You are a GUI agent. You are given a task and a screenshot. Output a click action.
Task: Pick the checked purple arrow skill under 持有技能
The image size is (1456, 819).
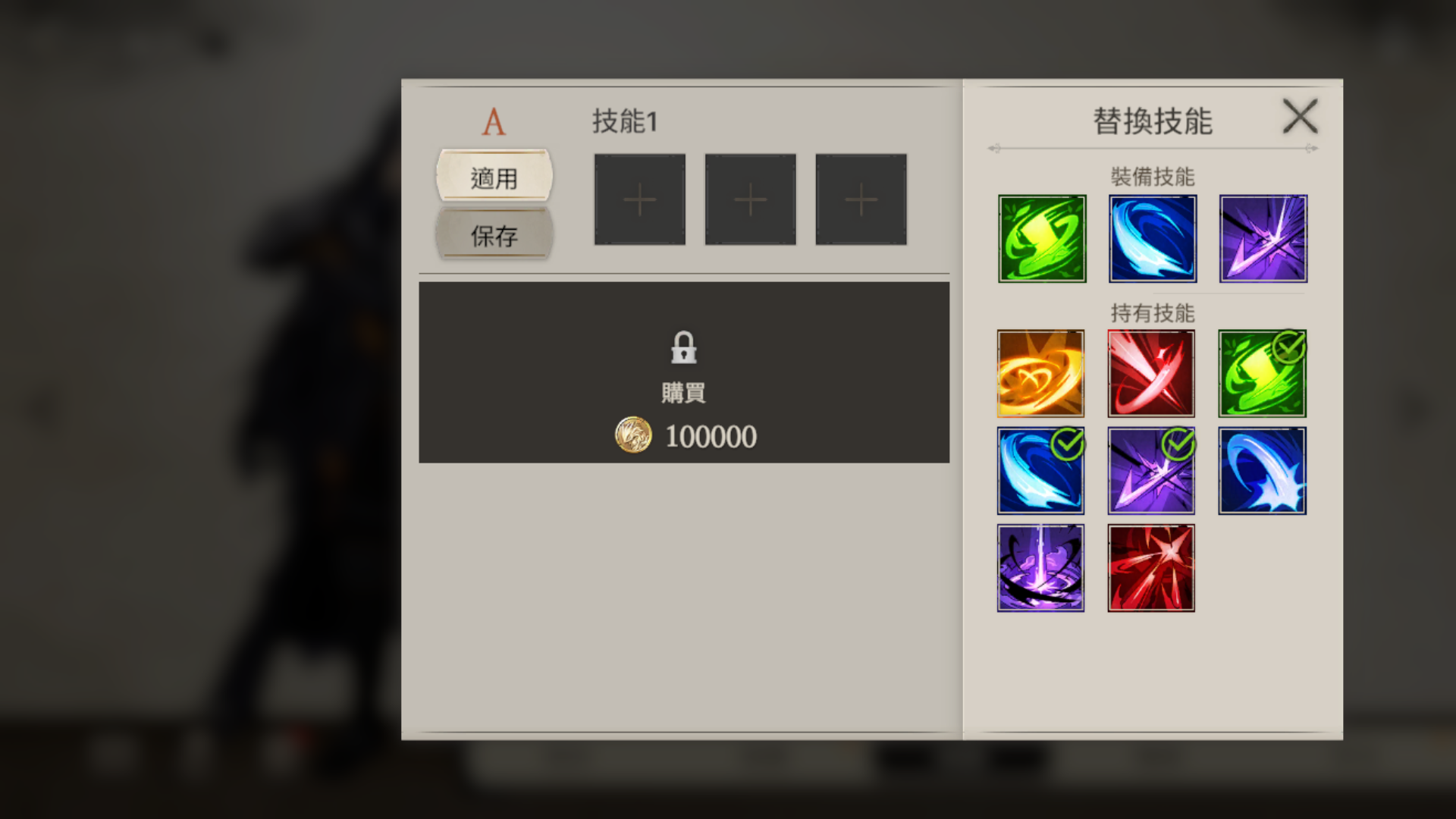tap(1151, 470)
